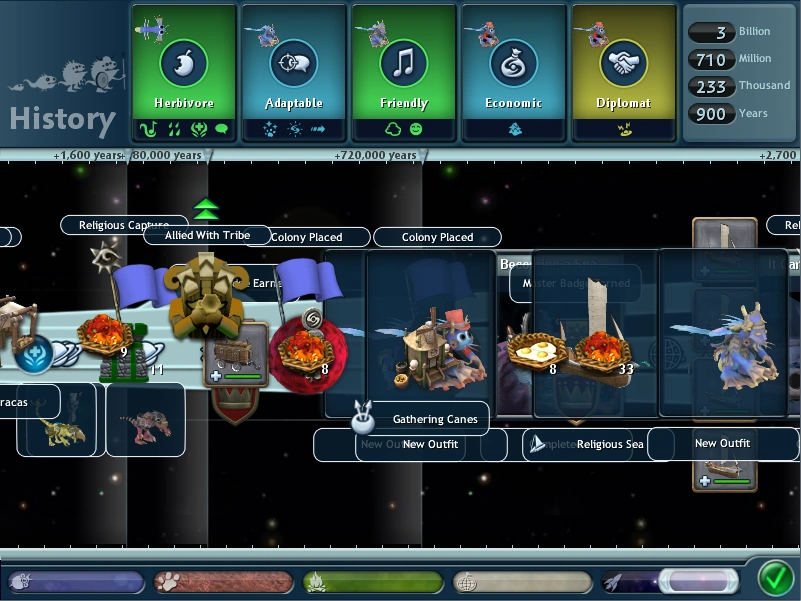This screenshot has height=601, width=801.
Task: Open the Religious Sea event label
Action: (609, 444)
